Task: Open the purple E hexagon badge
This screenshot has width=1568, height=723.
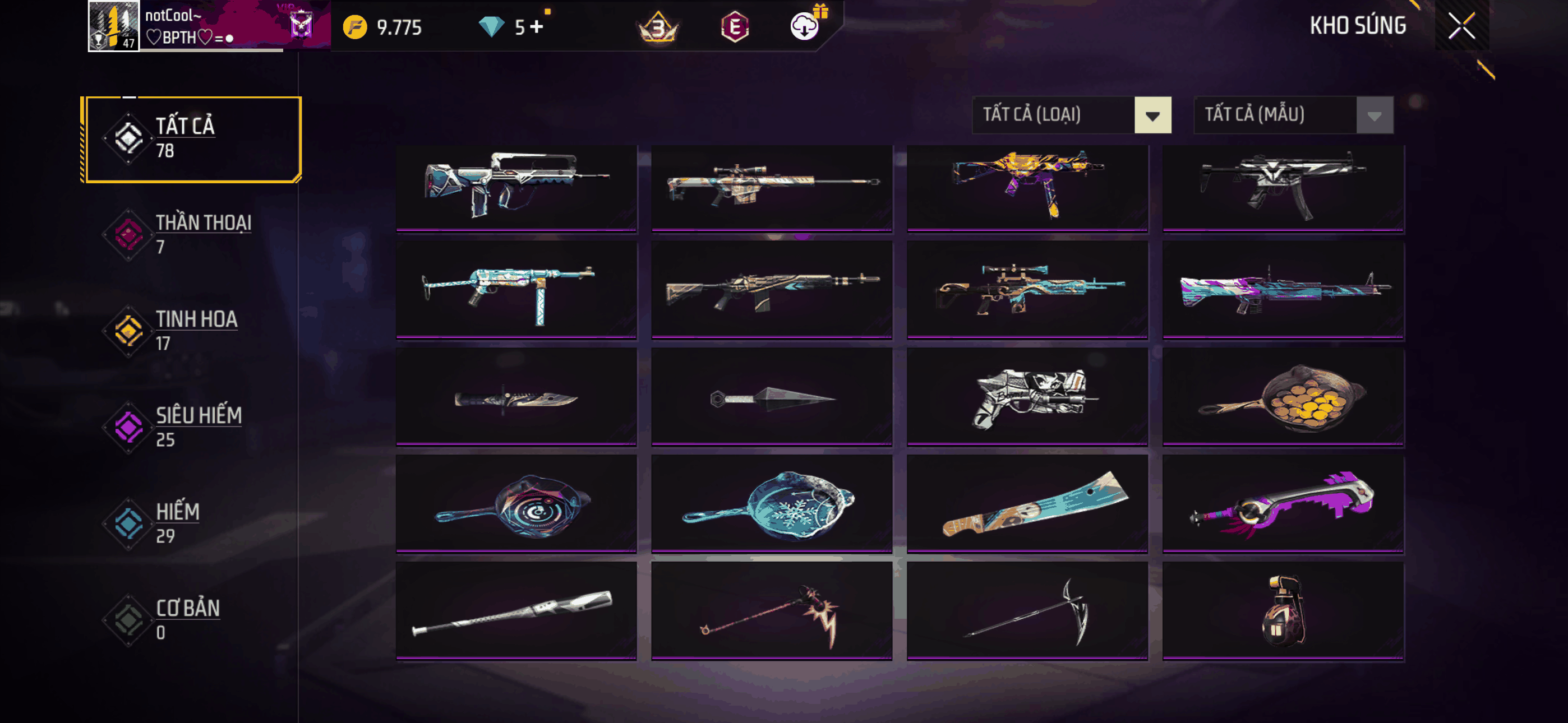Action: click(x=735, y=27)
